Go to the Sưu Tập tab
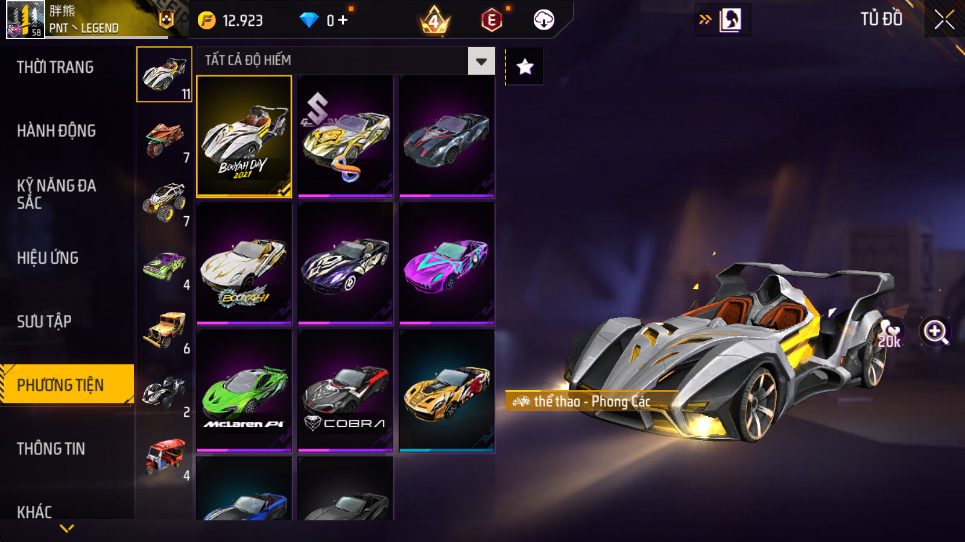The image size is (965, 542). pyautogui.click(x=44, y=321)
